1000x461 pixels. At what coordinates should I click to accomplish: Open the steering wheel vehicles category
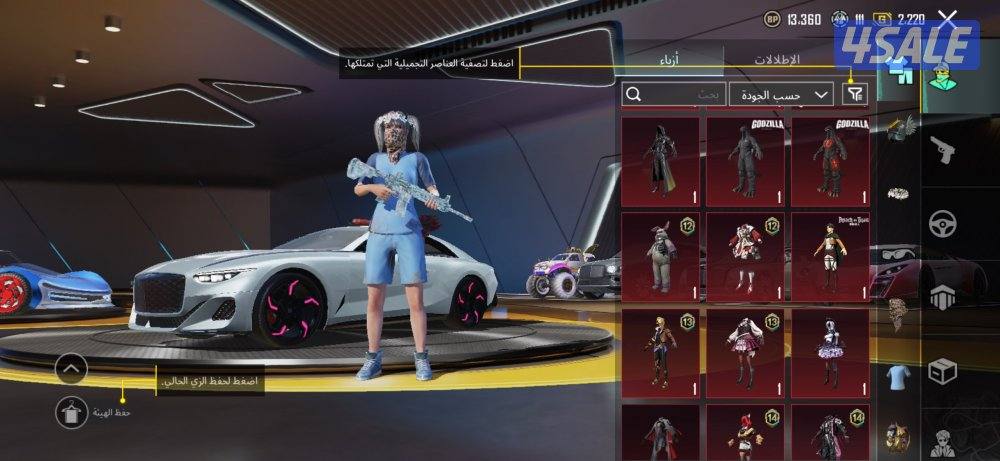[942, 224]
